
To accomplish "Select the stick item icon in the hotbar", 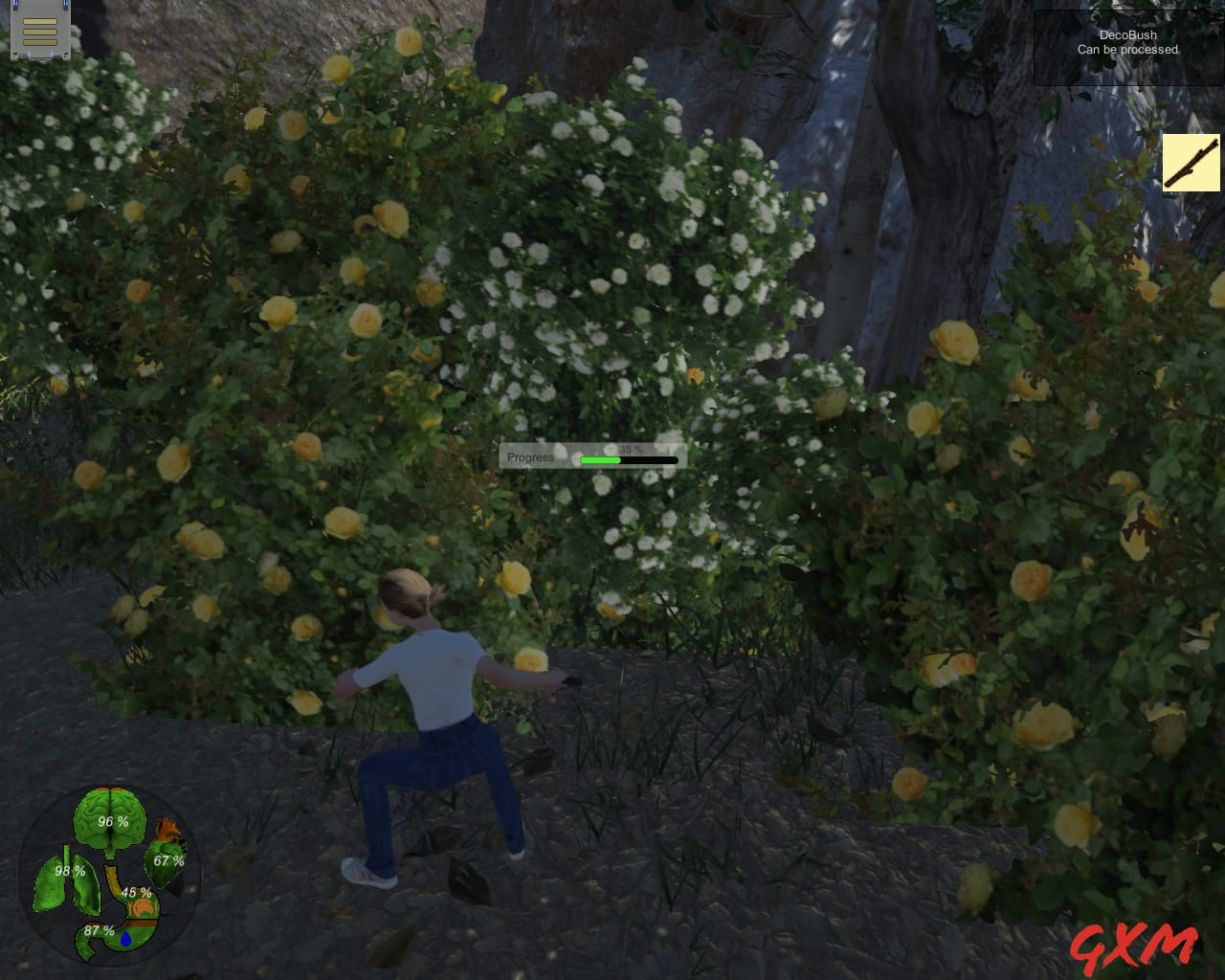I will [1191, 163].
